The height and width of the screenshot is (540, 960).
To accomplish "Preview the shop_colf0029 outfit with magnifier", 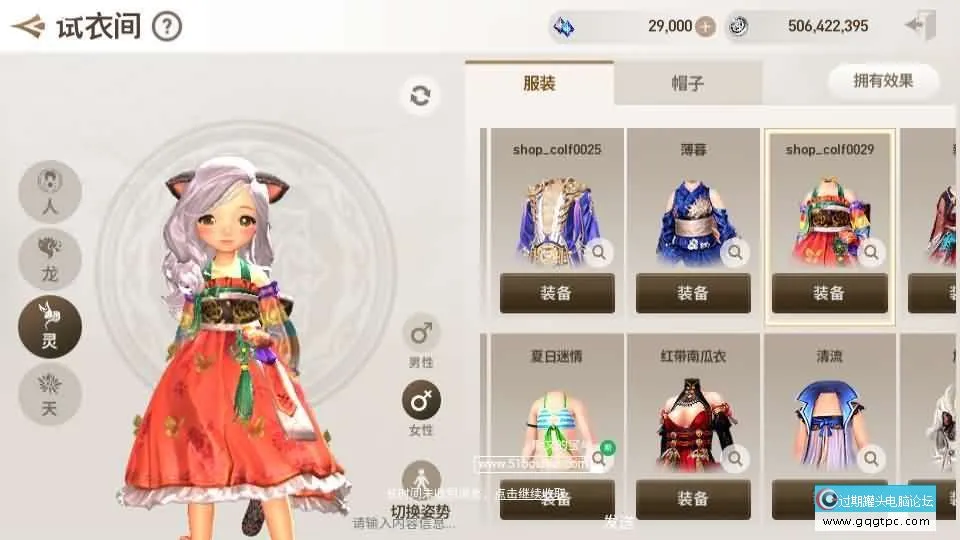I will pyautogui.click(x=871, y=253).
